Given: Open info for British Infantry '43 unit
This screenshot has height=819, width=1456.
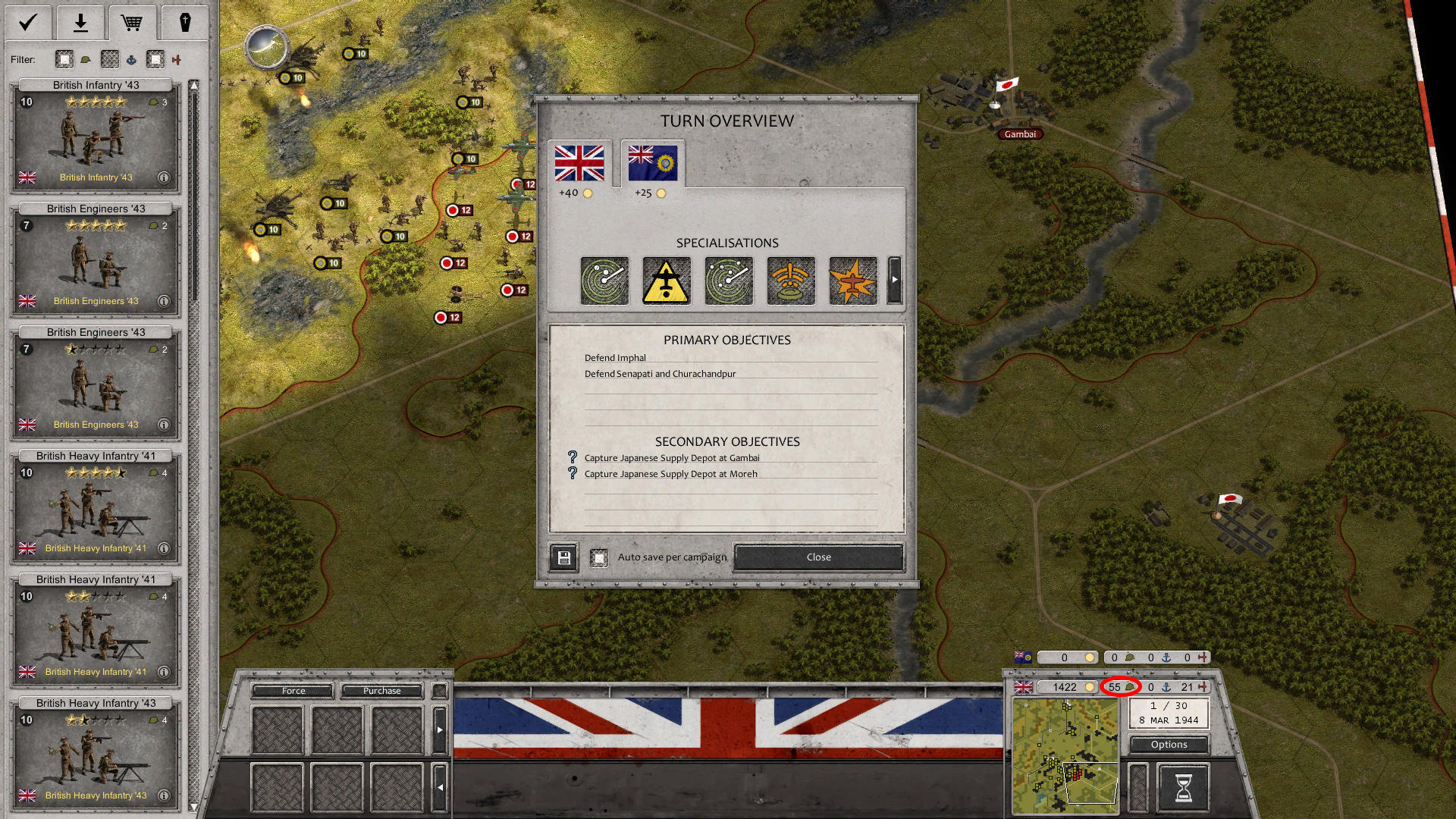Looking at the screenshot, I should point(164,177).
